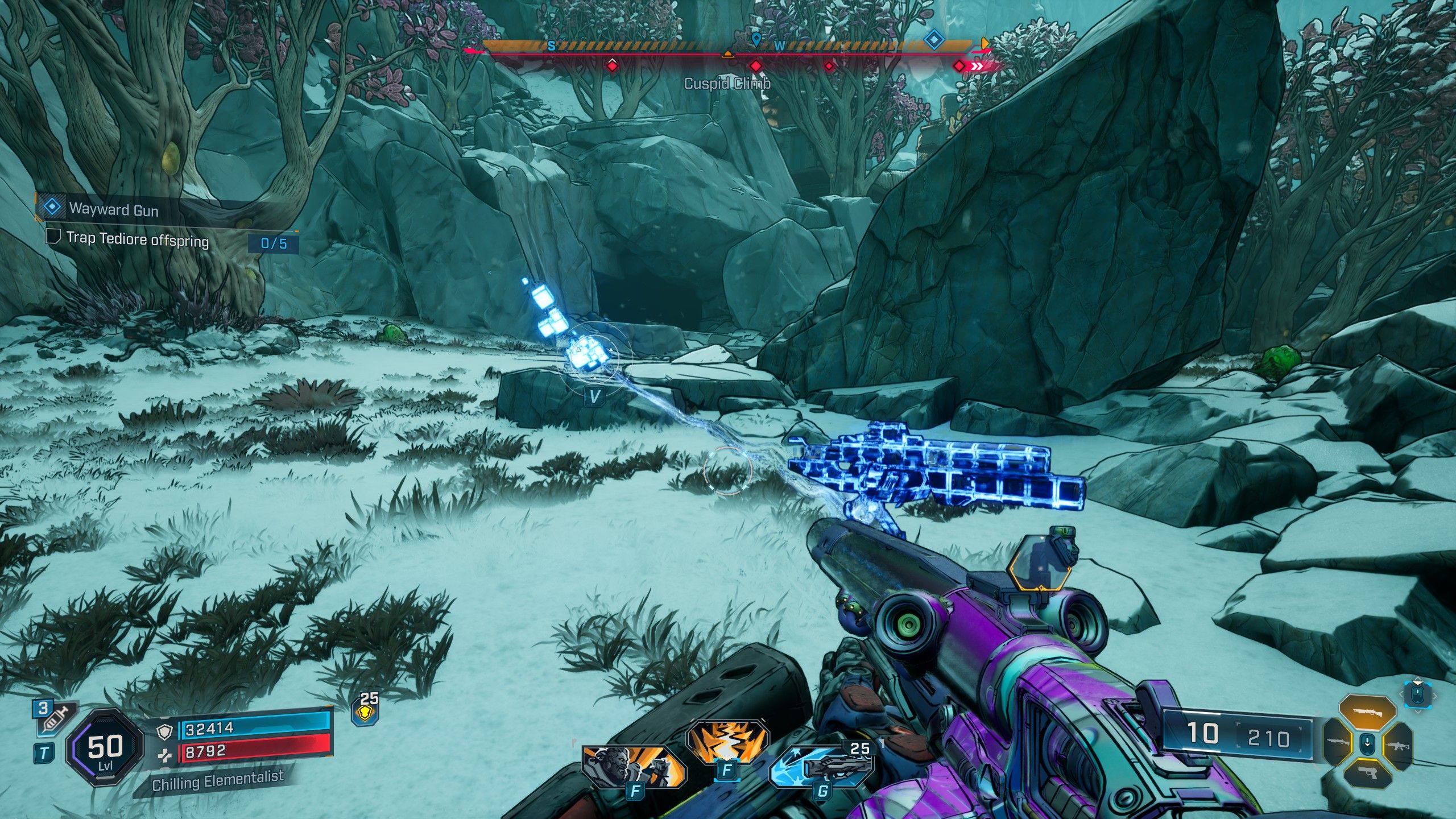This screenshot has width=1456, height=819.
Task: Tick the Trap Tediore offspring objective checkbox
Action: (x=53, y=237)
